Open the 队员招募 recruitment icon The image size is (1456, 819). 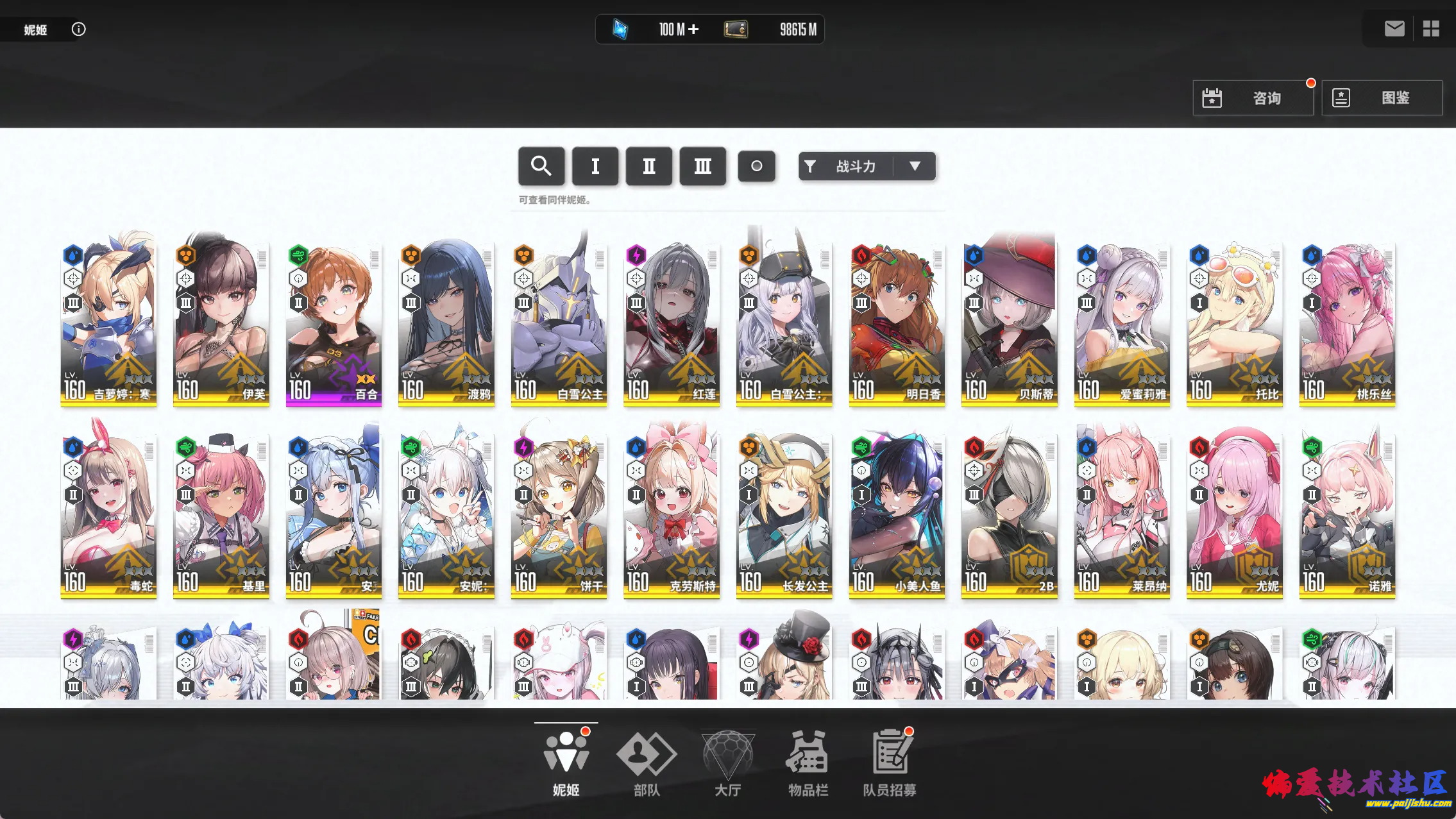coord(888,757)
